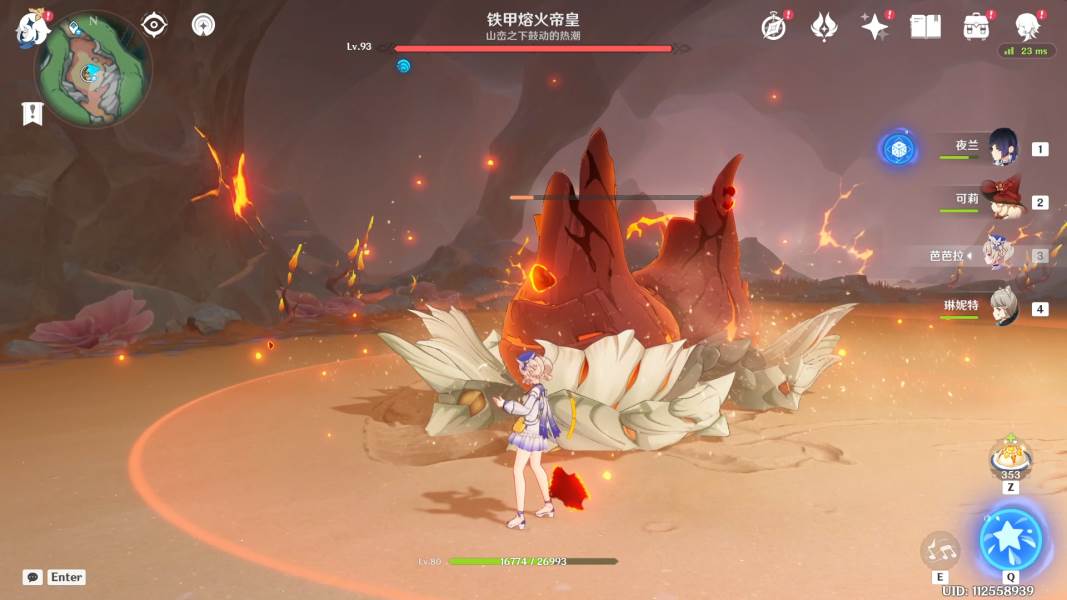Activate the music-note elemental skill
The width and height of the screenshot is (1067, 600).
tap(940, 549)
